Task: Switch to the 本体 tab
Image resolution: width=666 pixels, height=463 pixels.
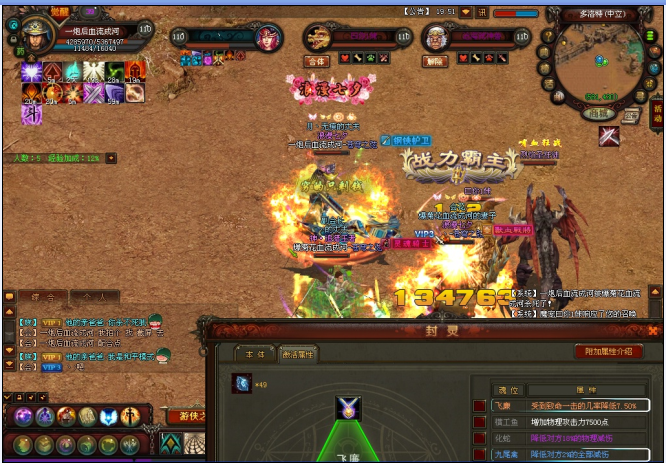Action: pyautogui.click(x=249, y=353)
